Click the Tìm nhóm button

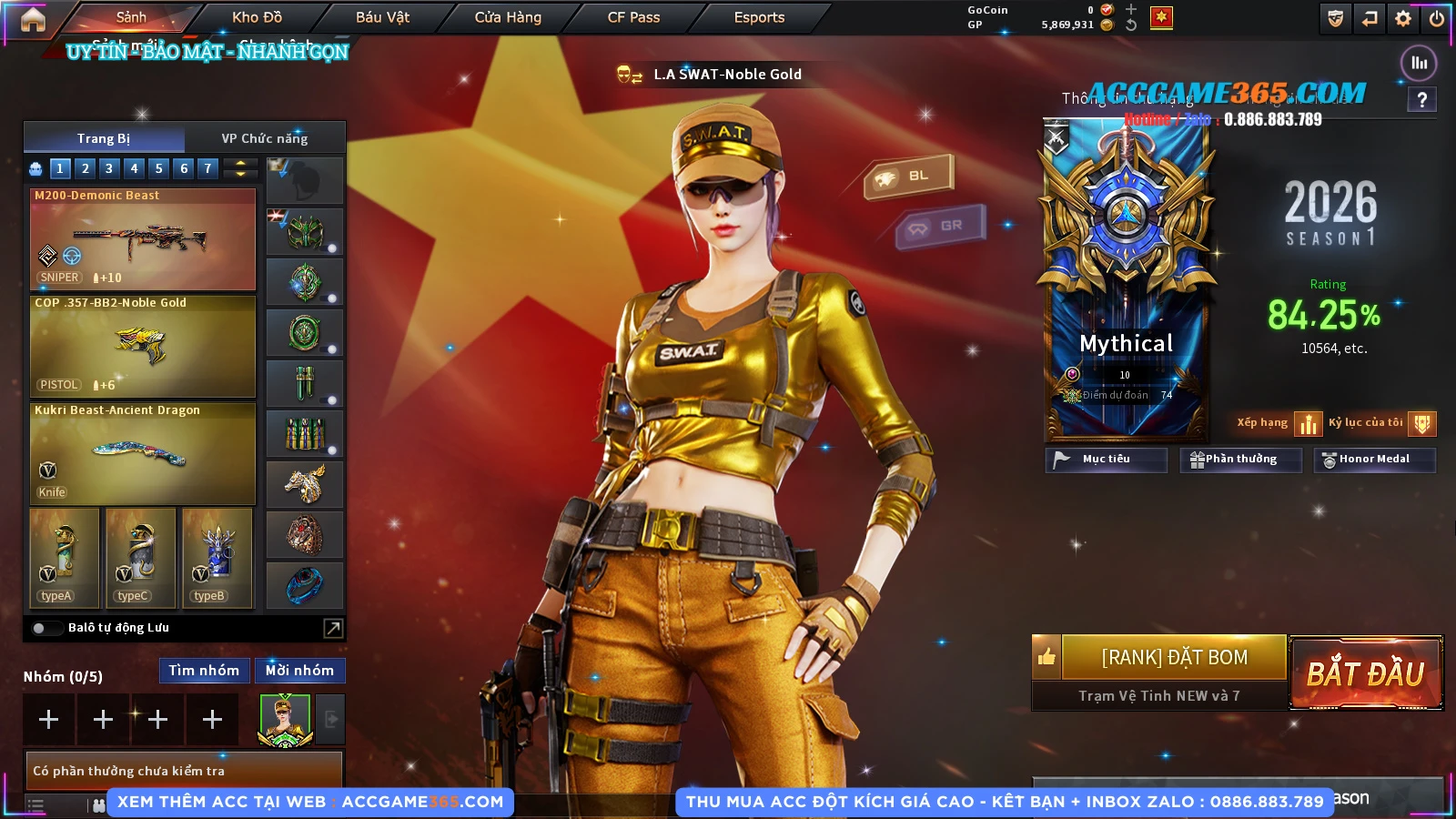pyautogui.click(x=204, y=671)
